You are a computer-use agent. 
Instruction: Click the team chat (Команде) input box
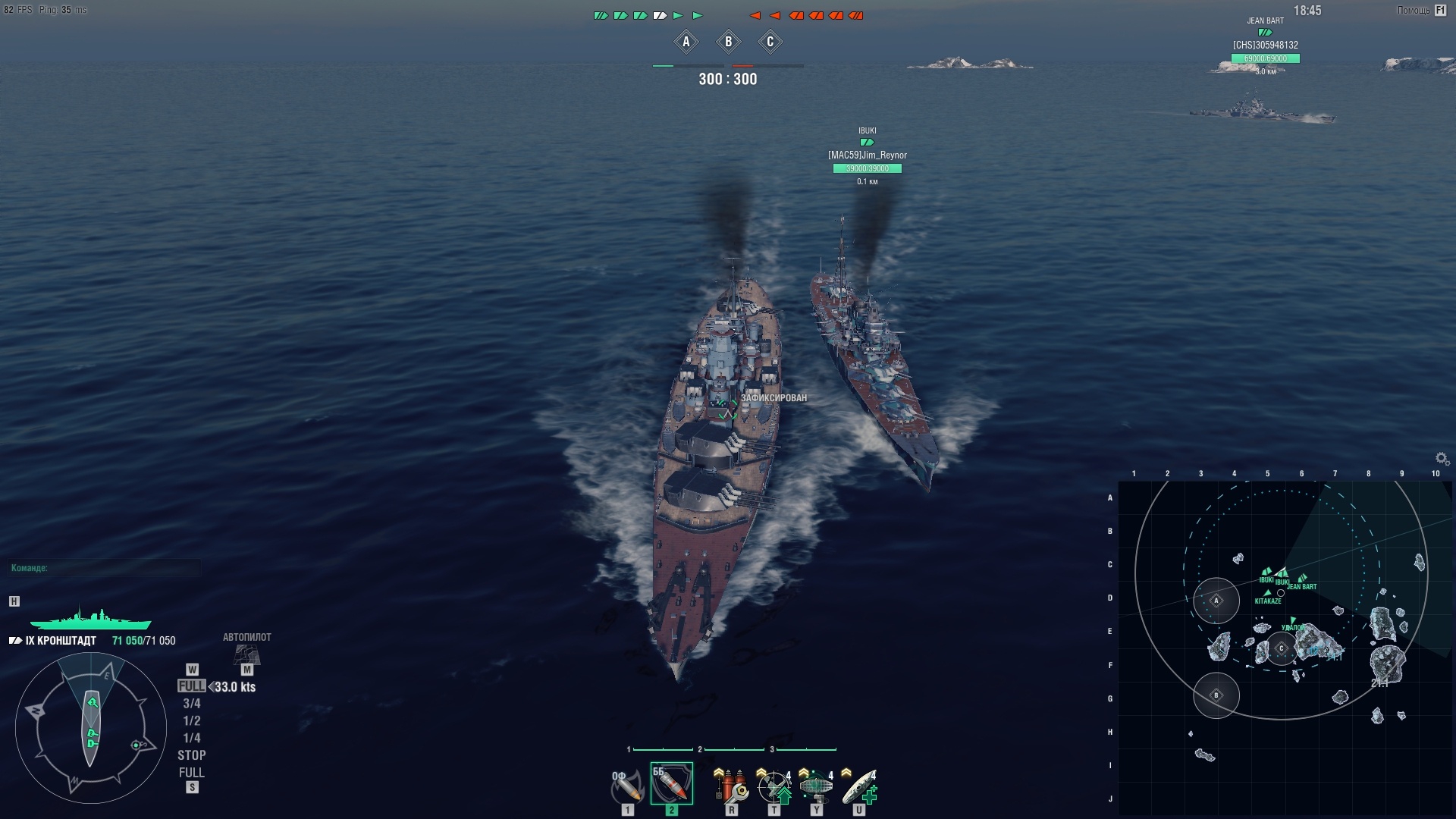pyautogui.click(x=105, y=568)
